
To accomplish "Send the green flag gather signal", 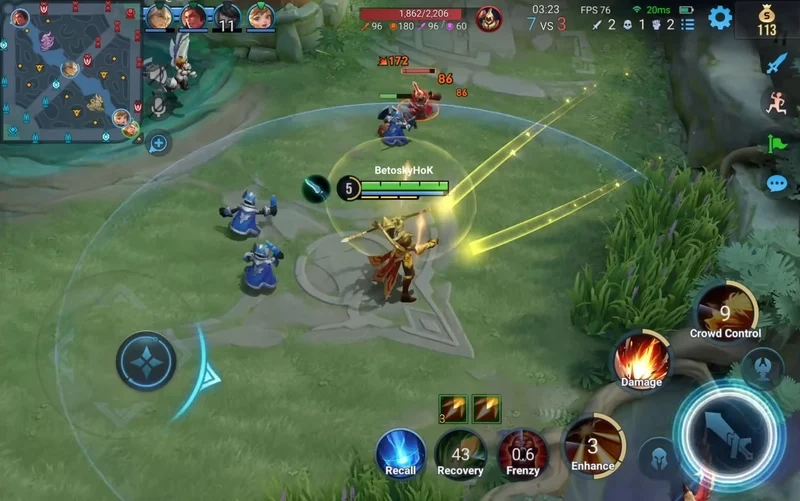I will (x=777, y=144).
